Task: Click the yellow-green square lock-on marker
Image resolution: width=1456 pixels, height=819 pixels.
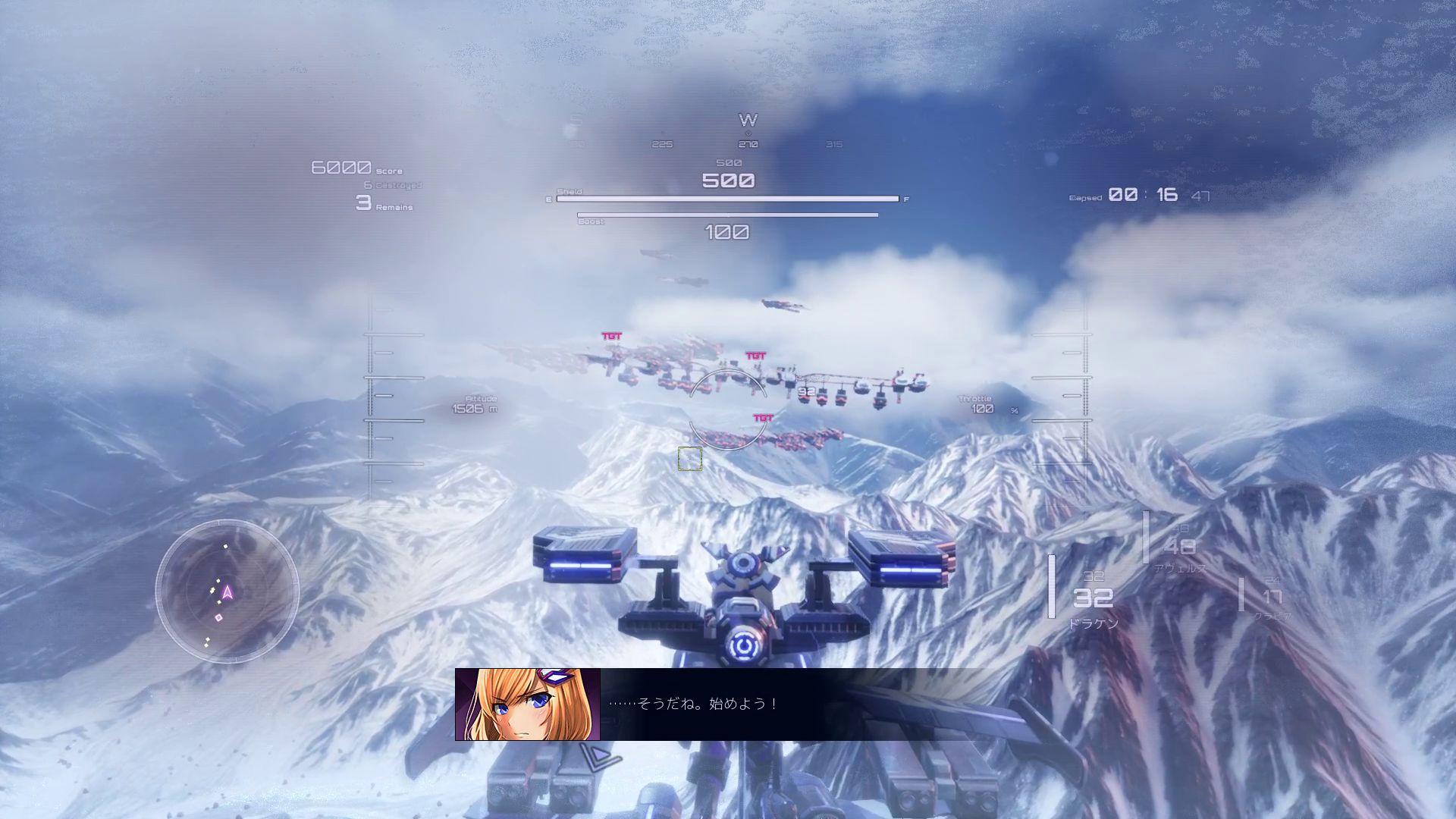Action: 690,459
